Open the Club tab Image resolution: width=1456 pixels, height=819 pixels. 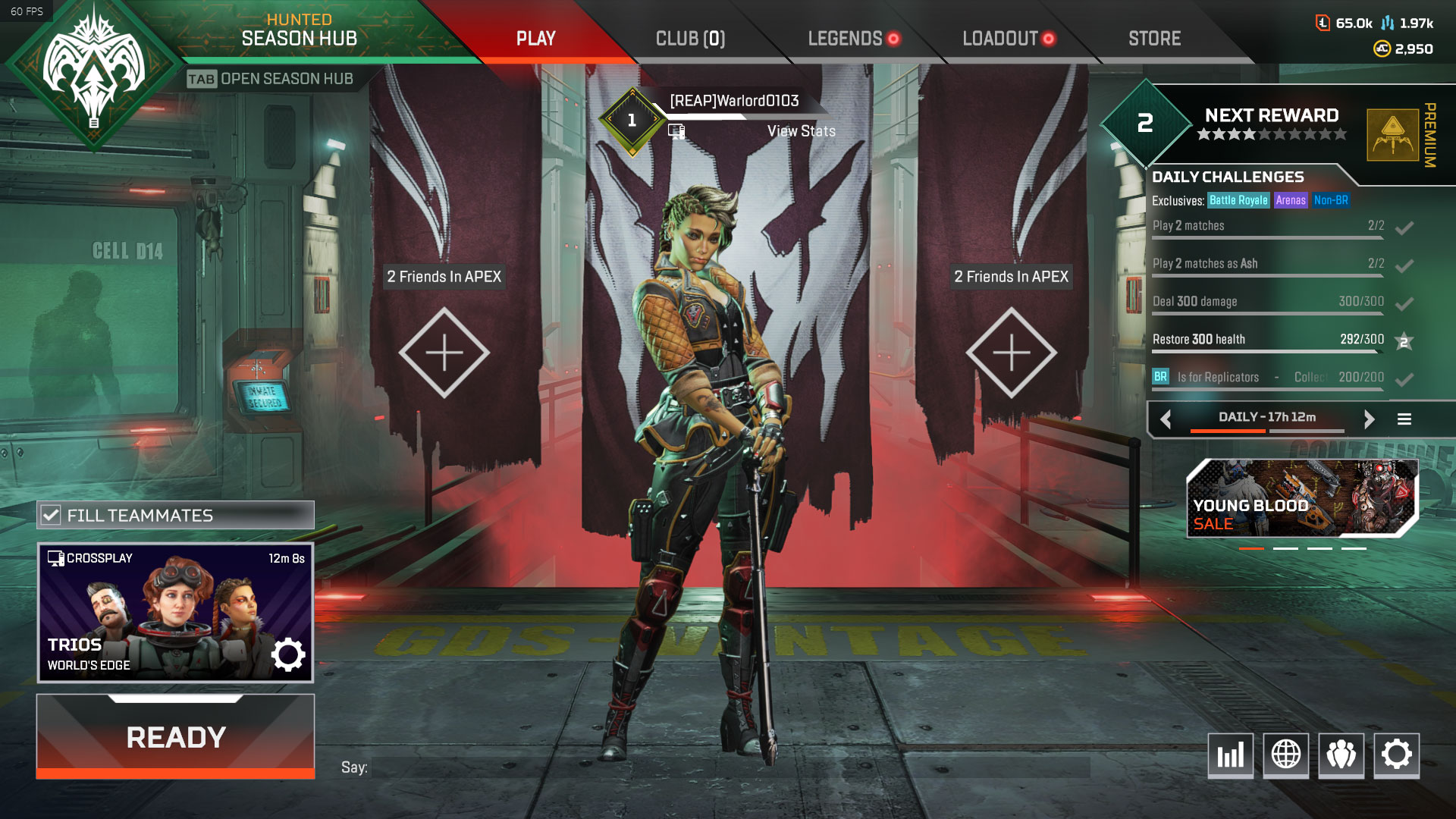point(690,39)
